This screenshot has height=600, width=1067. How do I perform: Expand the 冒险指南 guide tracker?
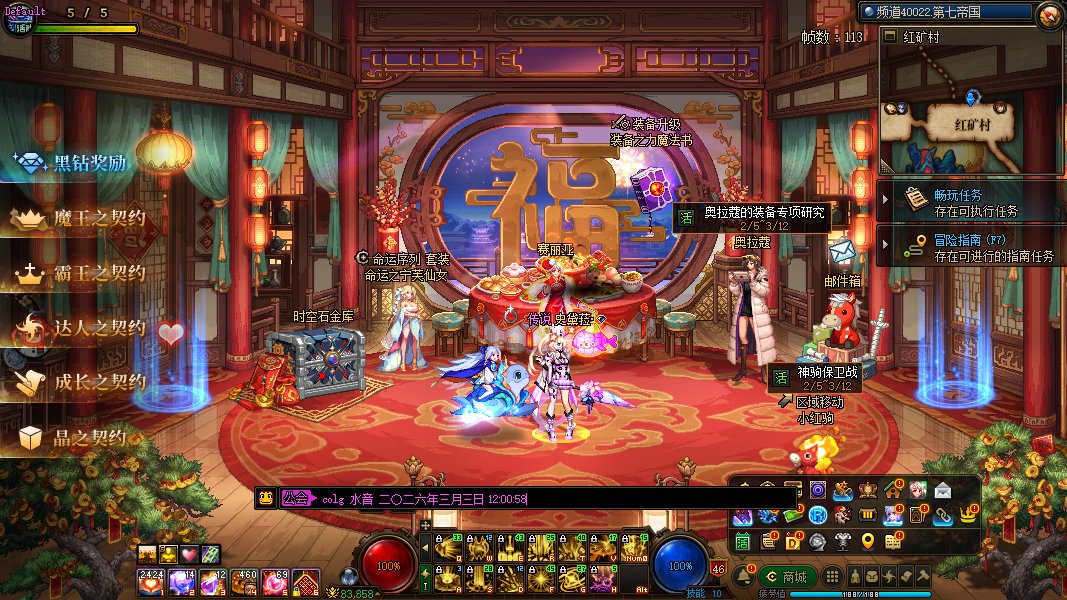970,247
